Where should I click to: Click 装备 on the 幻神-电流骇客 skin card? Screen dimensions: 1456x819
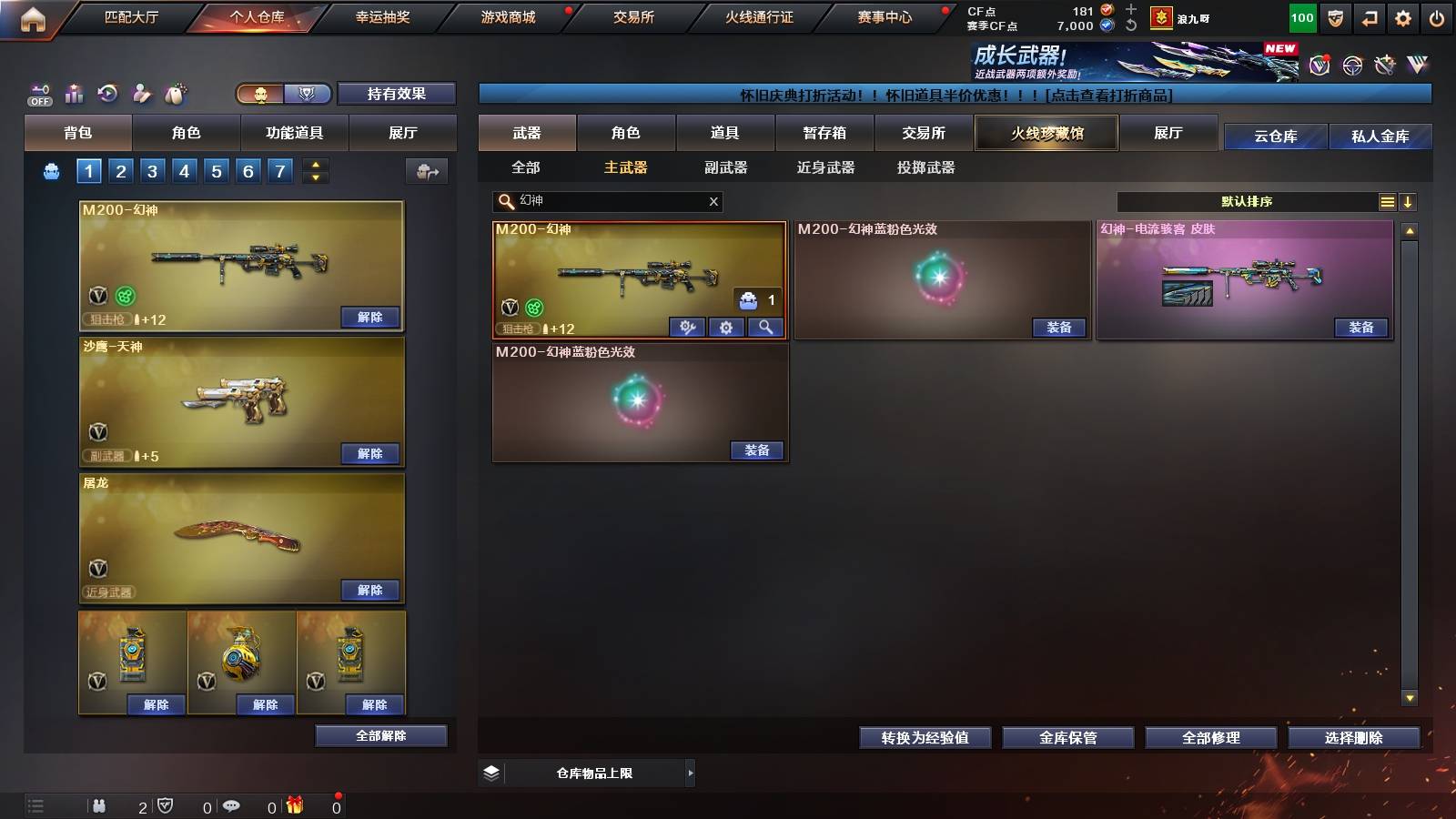tap(1361, 328)
